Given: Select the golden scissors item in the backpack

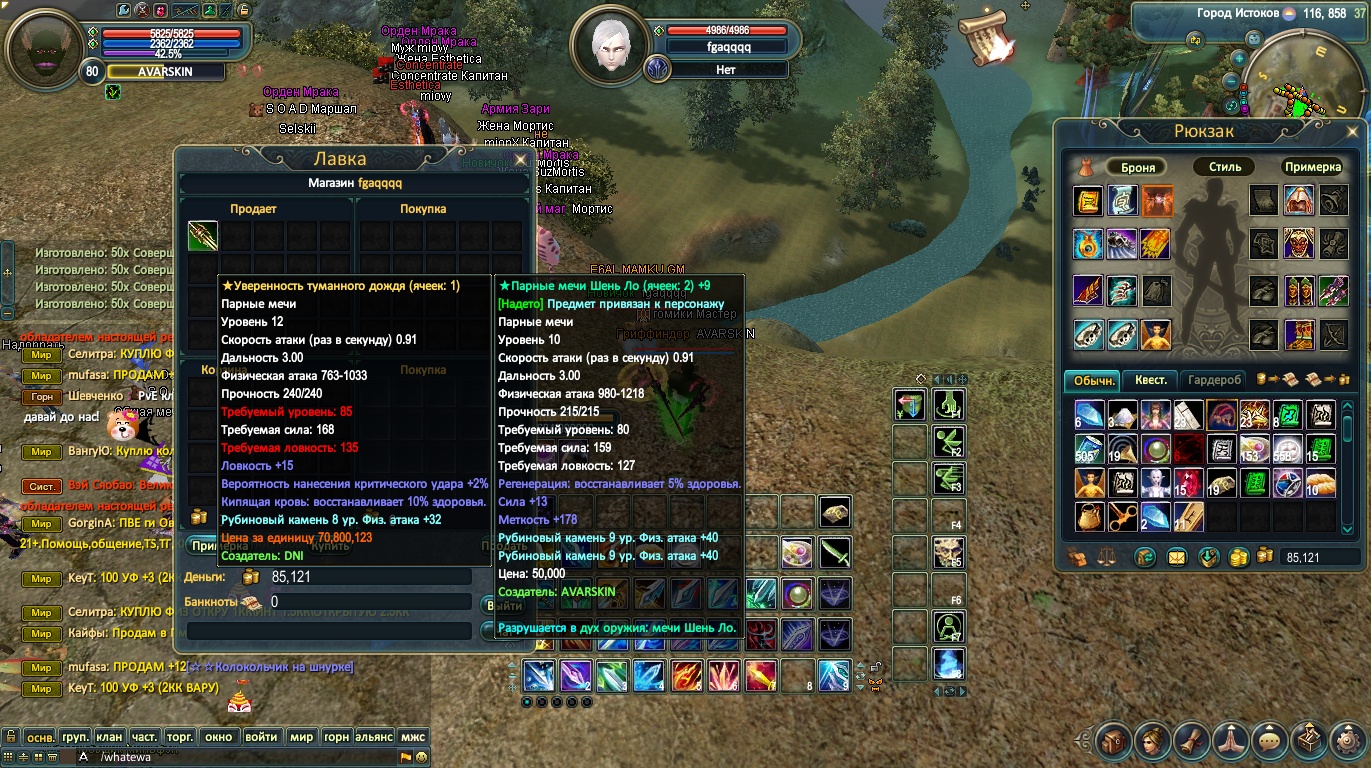Looking at the screenshot, I should [1123, 516].
